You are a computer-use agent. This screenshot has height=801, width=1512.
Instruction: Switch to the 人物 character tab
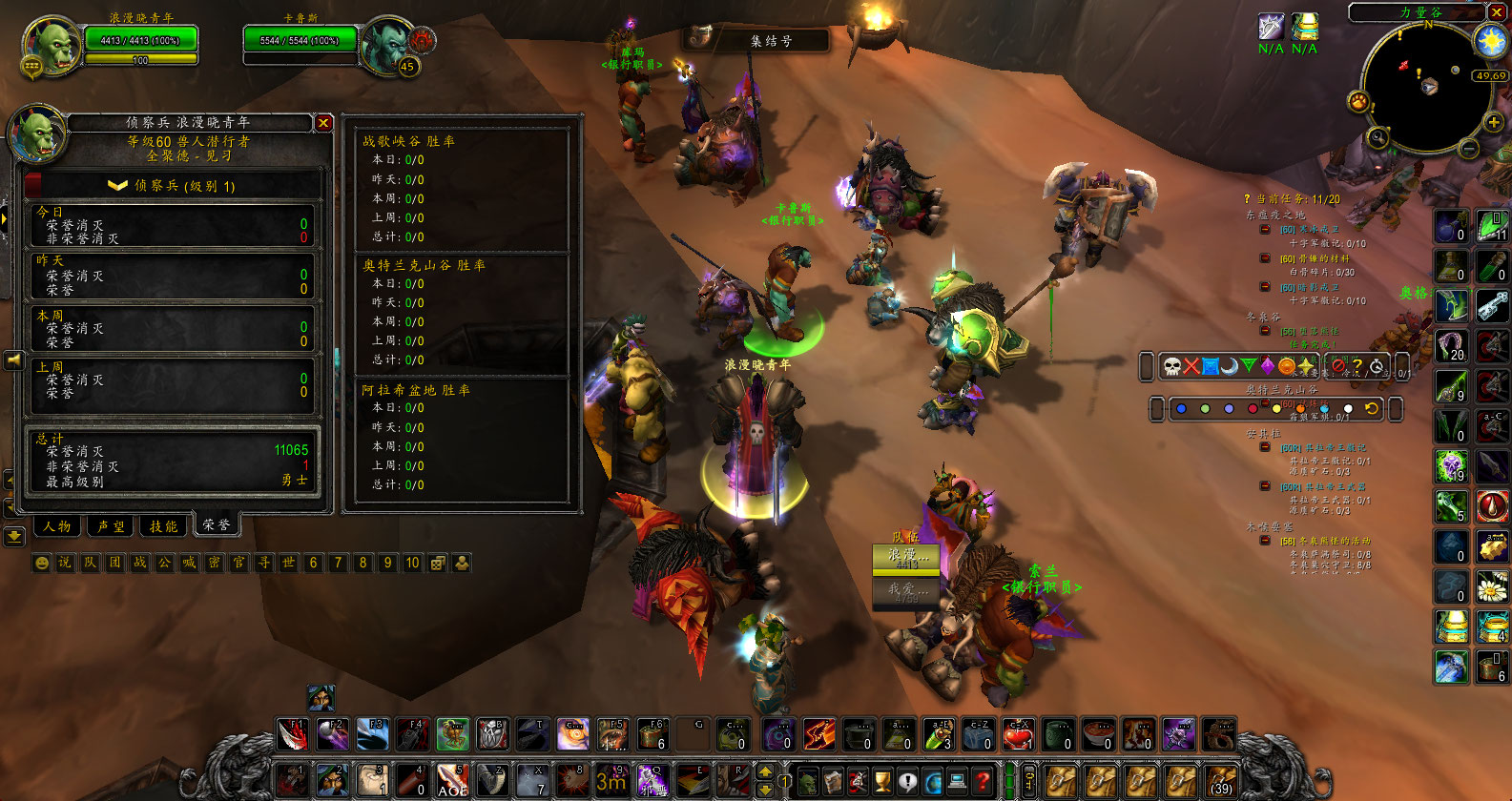pyautogui.click(x=58, y=525)
